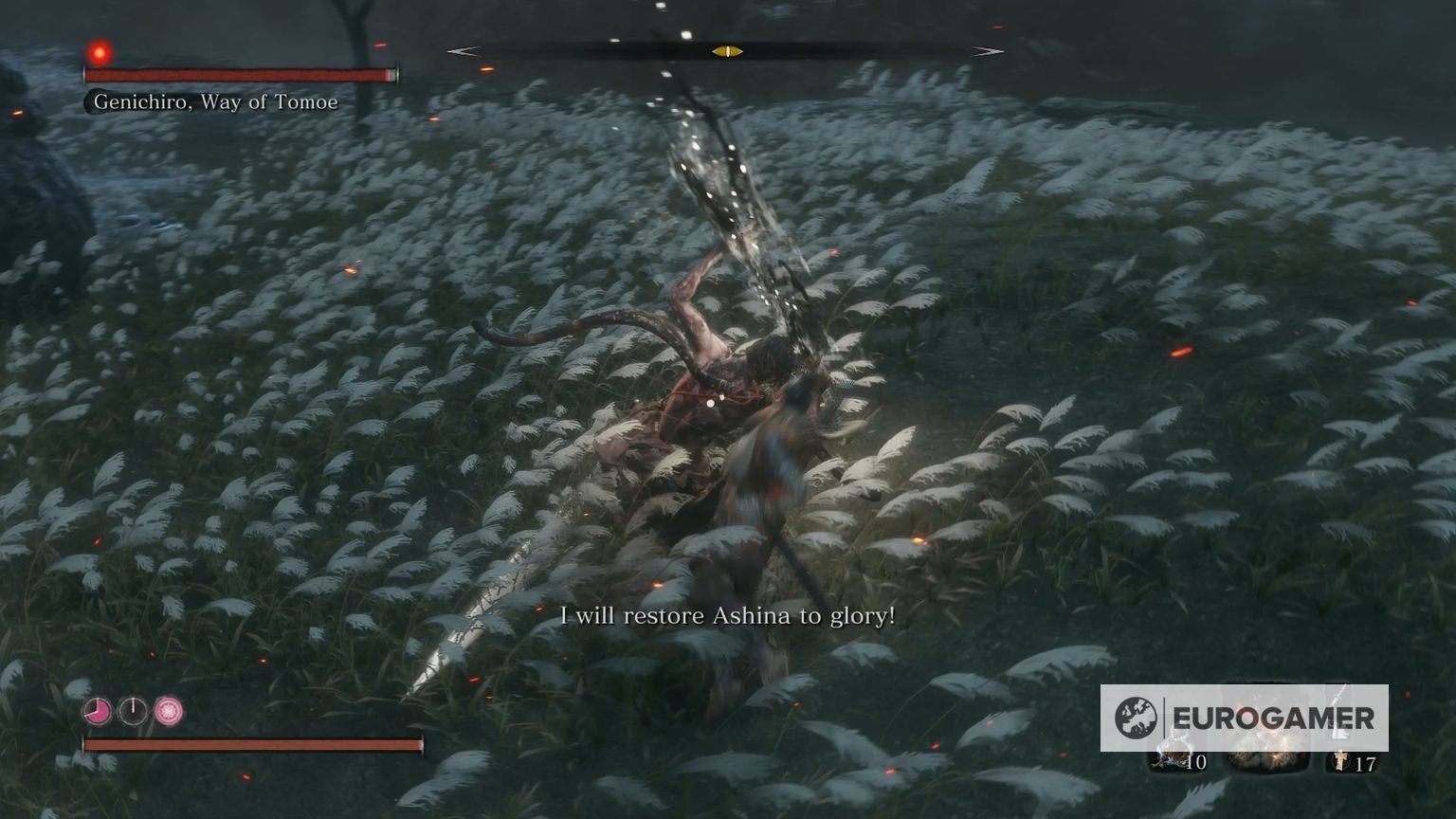Image resolution: width=1456 pixels, height=819 pixels.
Task: Click the red boss health bar
Action: click(242, 74)
